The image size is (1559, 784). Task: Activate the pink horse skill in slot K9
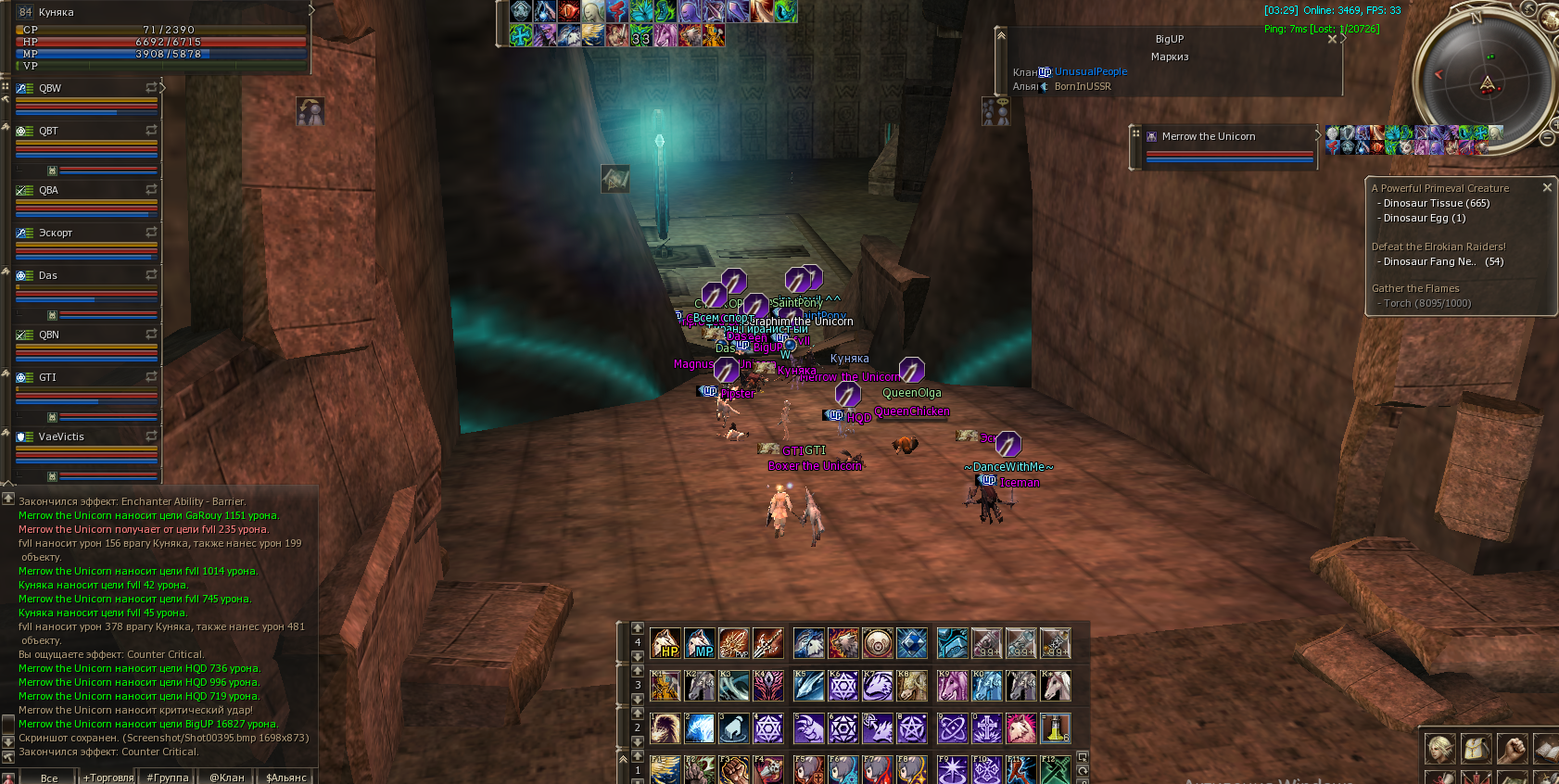tap(952, 686)
